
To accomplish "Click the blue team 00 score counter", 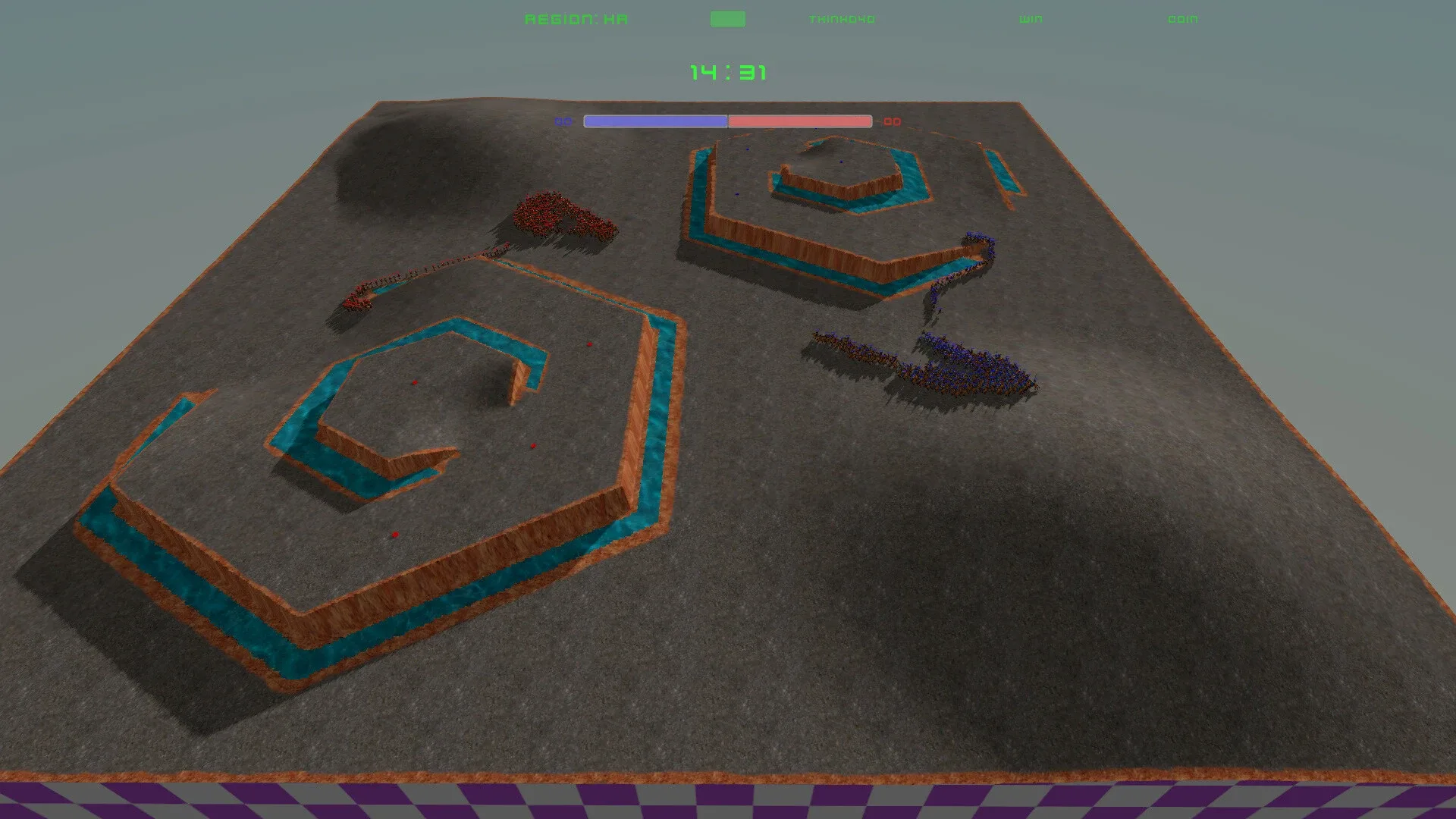I will click(x=563, y=121).
